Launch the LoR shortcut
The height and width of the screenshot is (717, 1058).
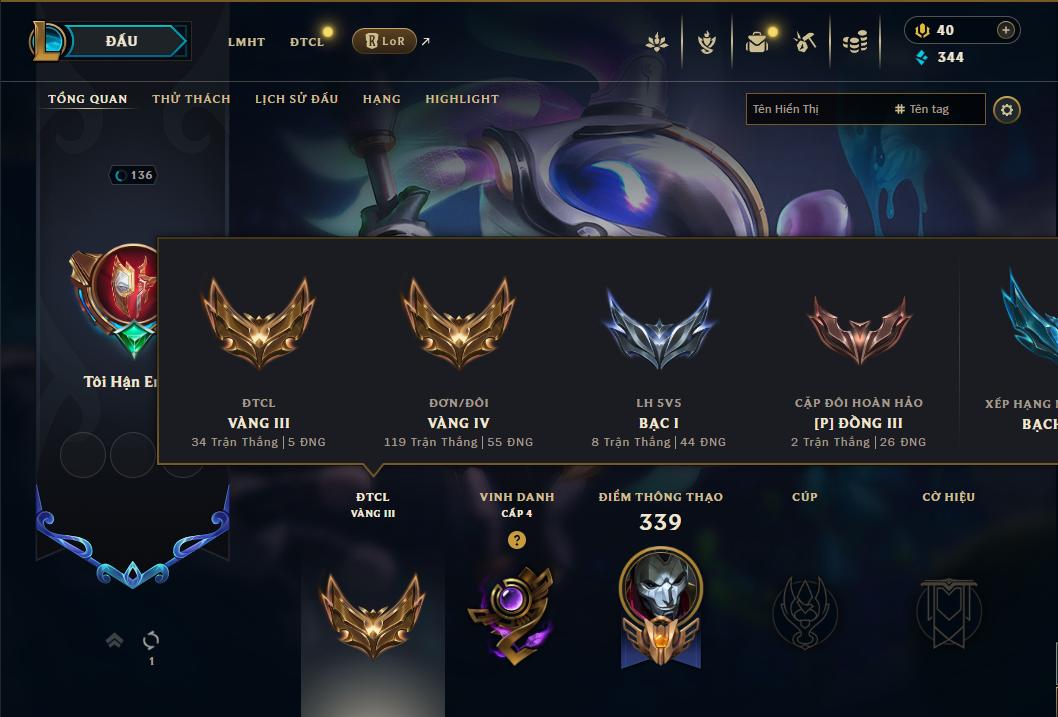(385, 41)
